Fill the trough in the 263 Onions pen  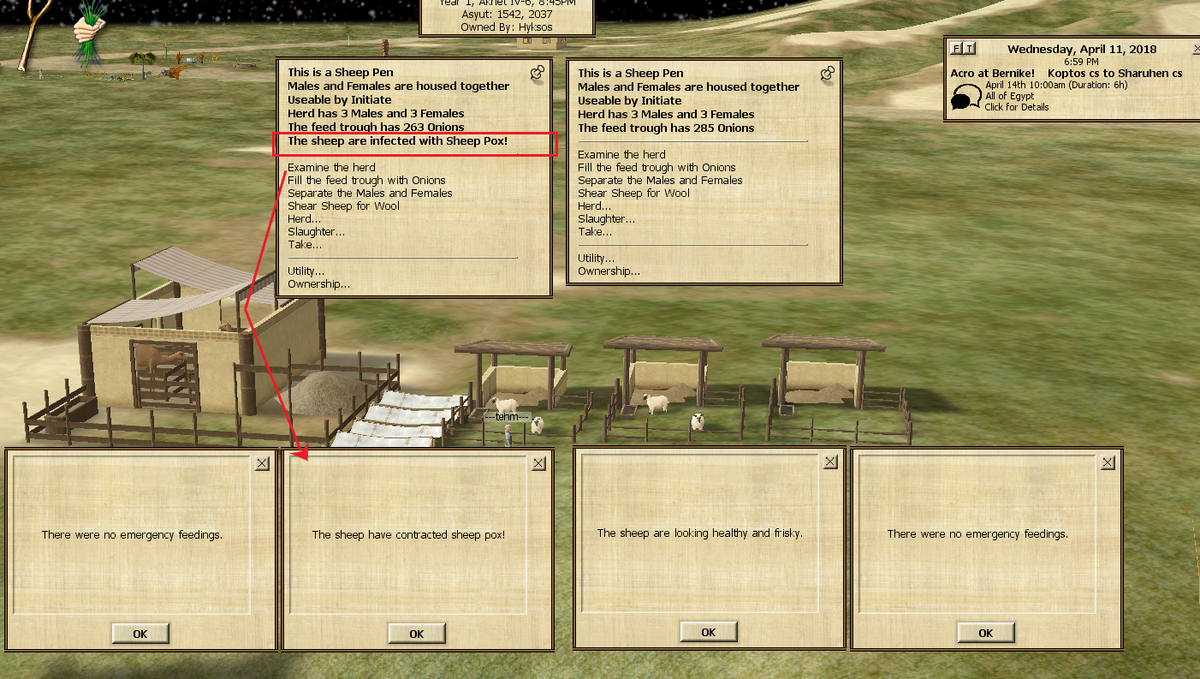(x=366, y=180)
